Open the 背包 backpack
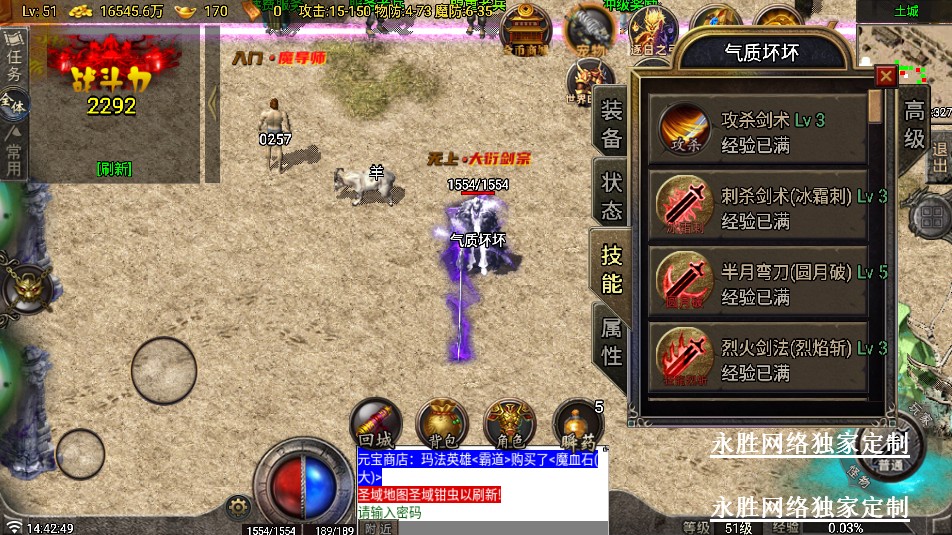The image size is (952, 535). (x=441, y=423)
